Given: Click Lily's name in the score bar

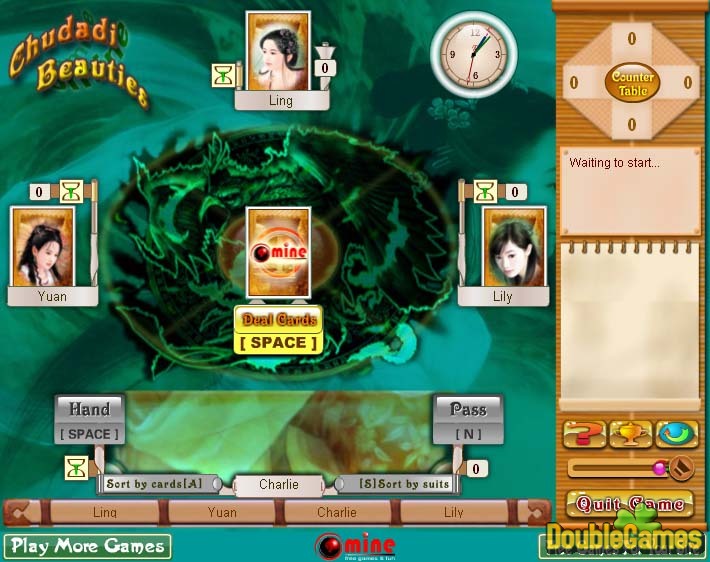Looking at the screenshot, I should pos(453,512).
